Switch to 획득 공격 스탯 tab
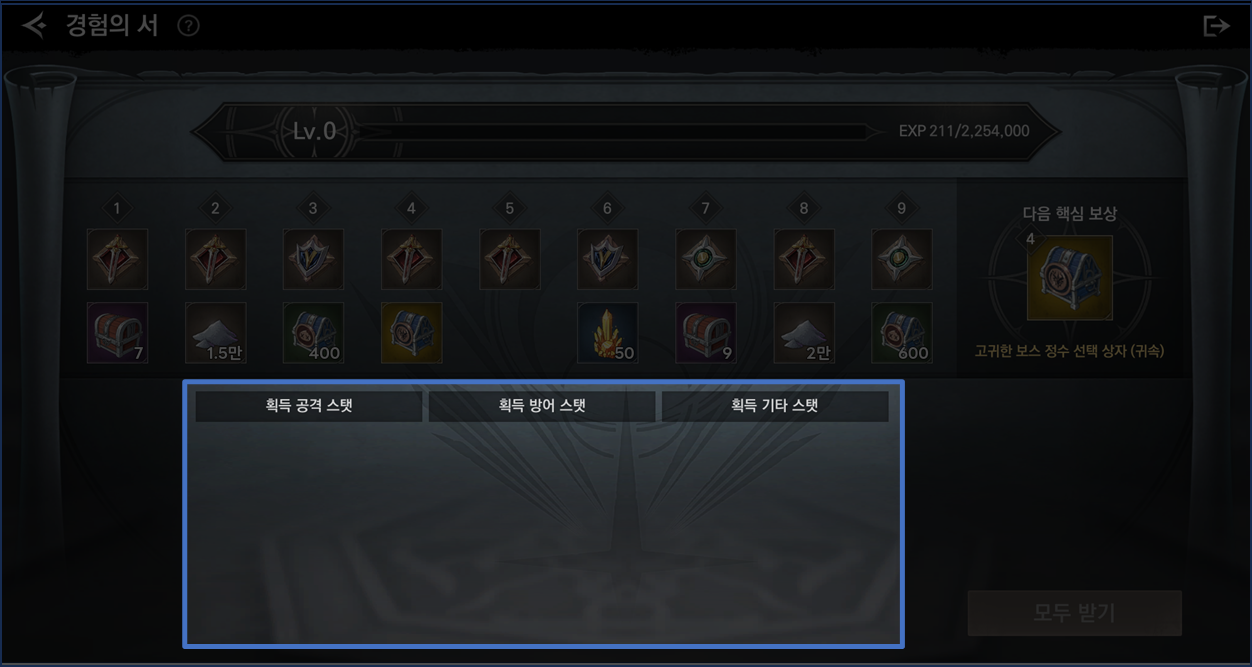Screen dimensions: 1252x667 (309, 406)
